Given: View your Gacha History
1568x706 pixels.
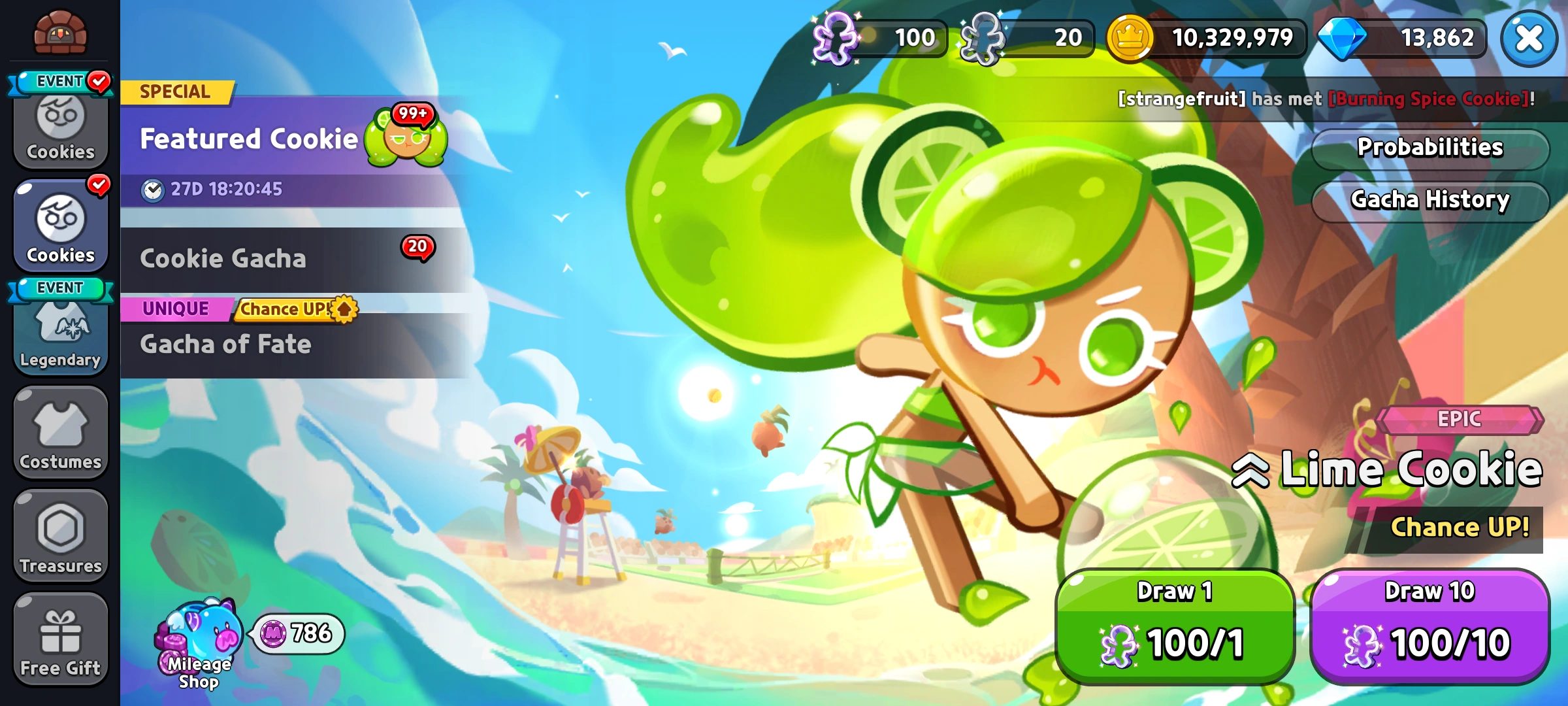Looking at the screenshot, I should (x=1429, y=201).
